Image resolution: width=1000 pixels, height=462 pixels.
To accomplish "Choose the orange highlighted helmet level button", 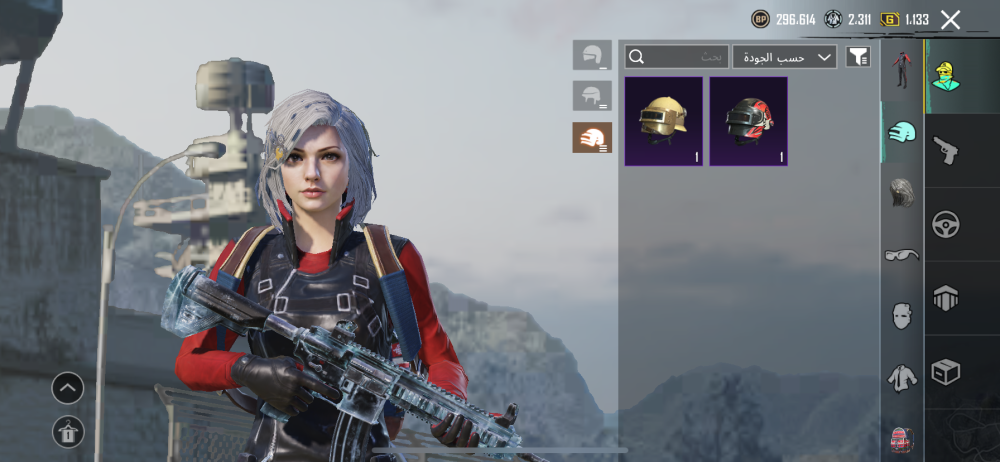I will (592, 138).
